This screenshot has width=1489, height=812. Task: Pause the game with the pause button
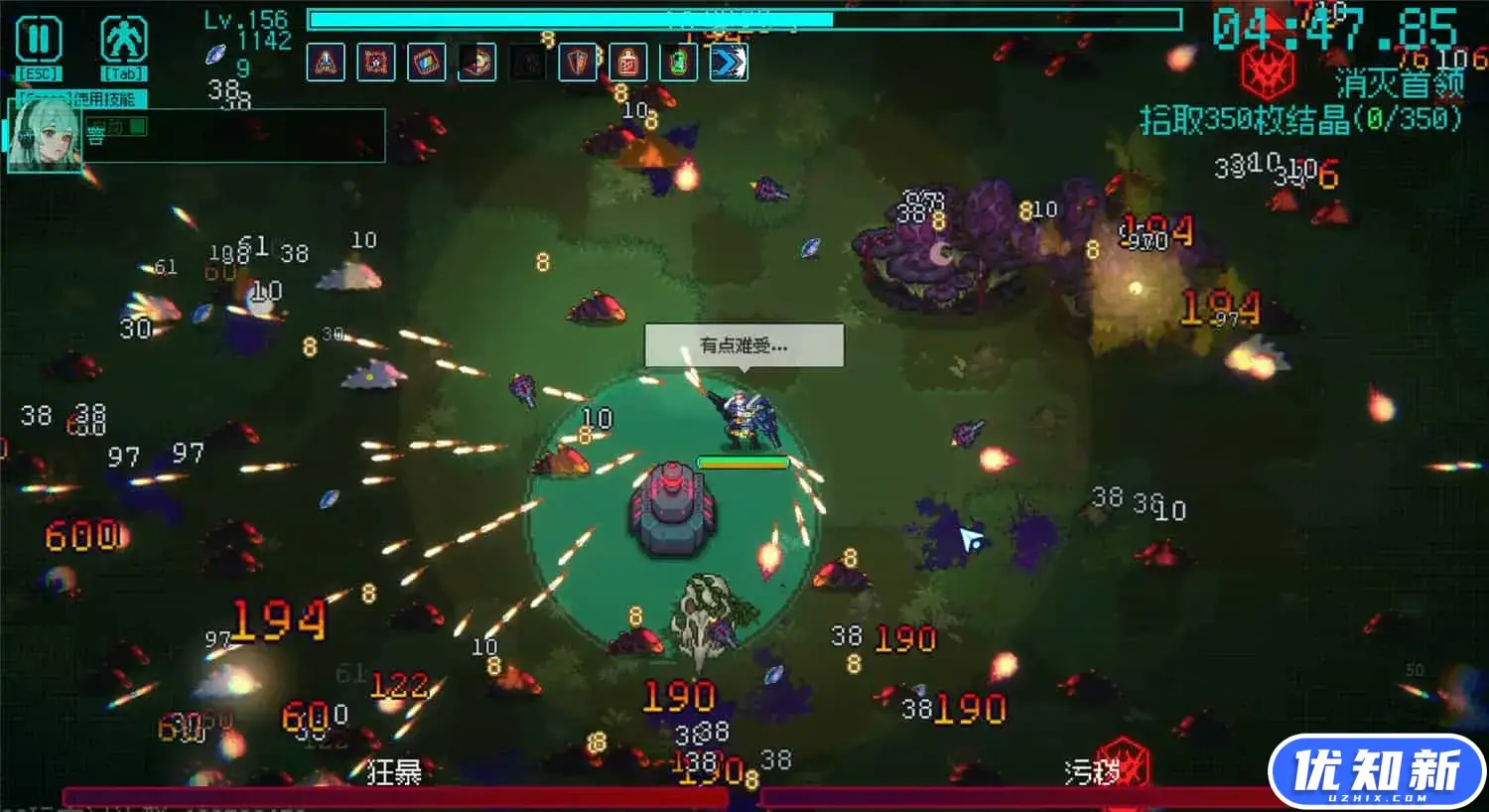tap(39, 41)
